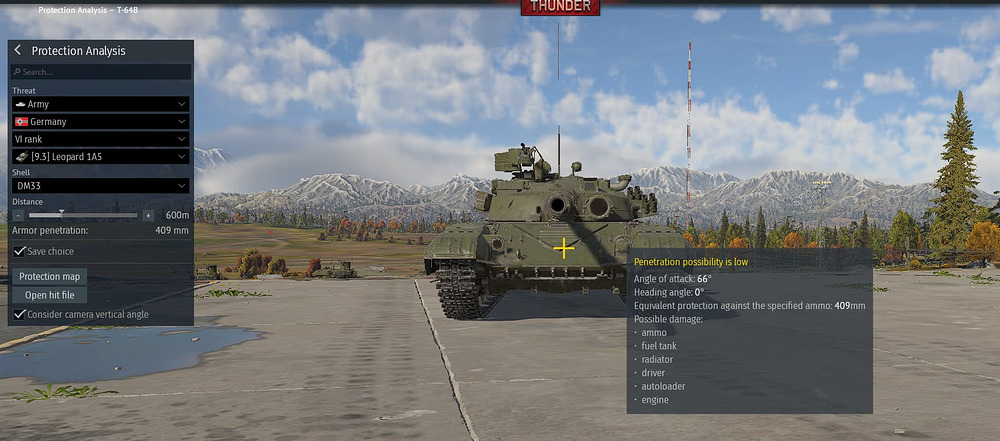1000x441 pixels.
Task: Open the DM33 shell dropdown
Action: [100, 186]
